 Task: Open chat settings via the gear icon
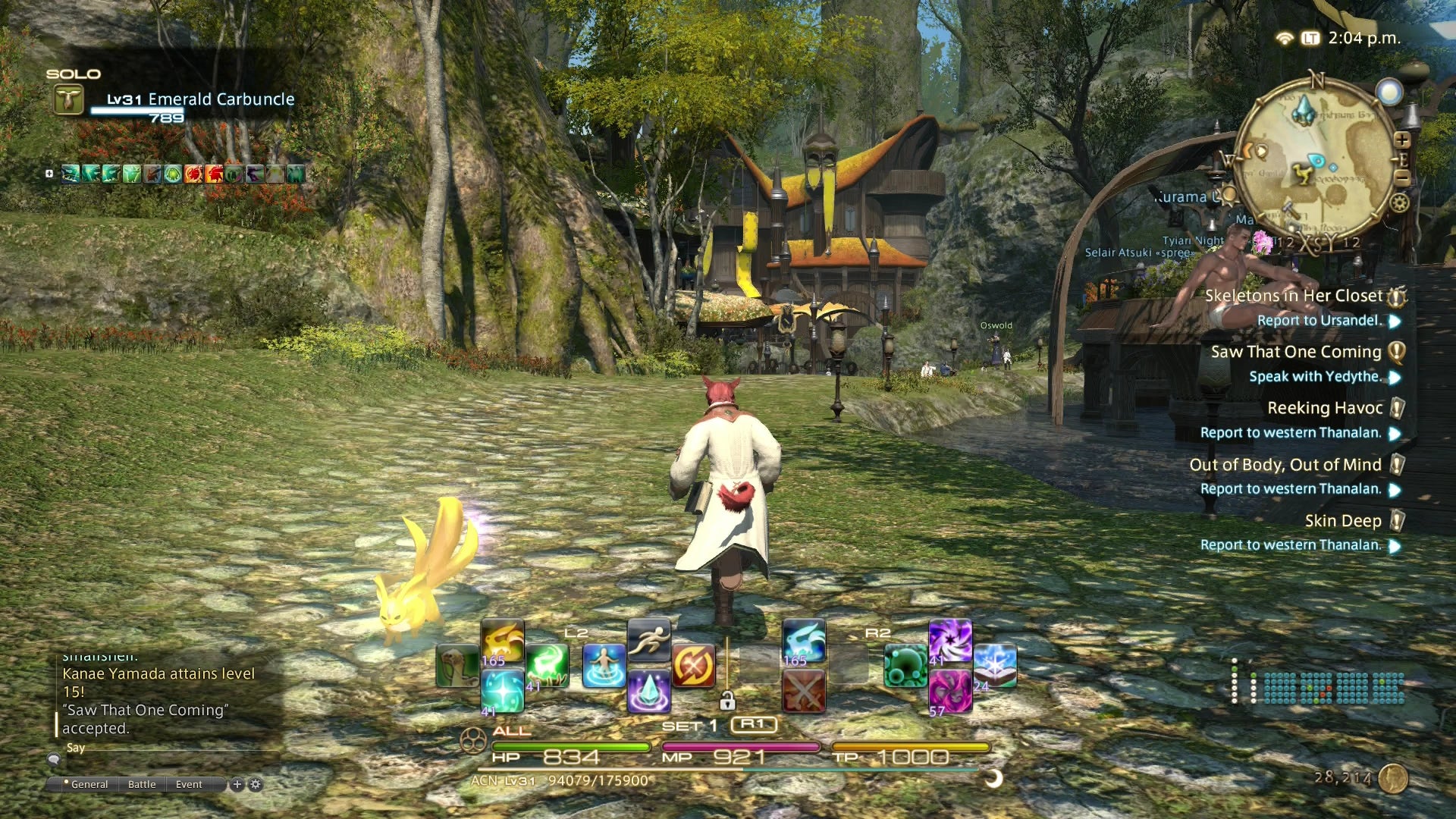pos(256,785)
